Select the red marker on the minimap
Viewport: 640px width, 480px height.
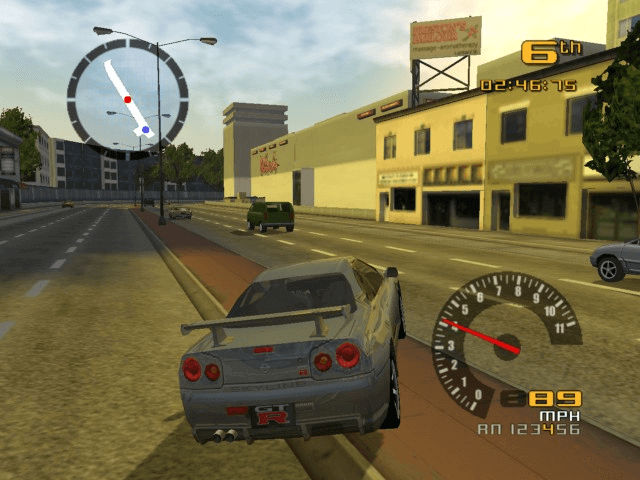127,99
